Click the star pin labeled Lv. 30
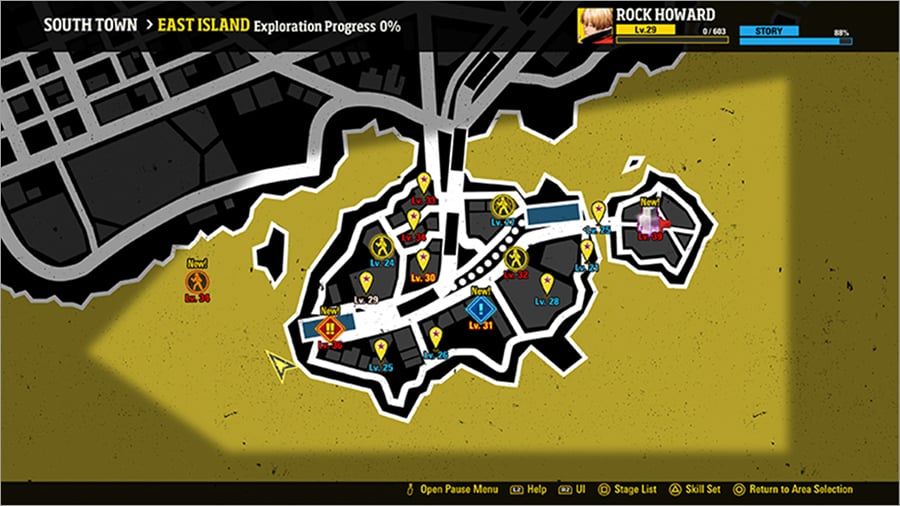 423,260
